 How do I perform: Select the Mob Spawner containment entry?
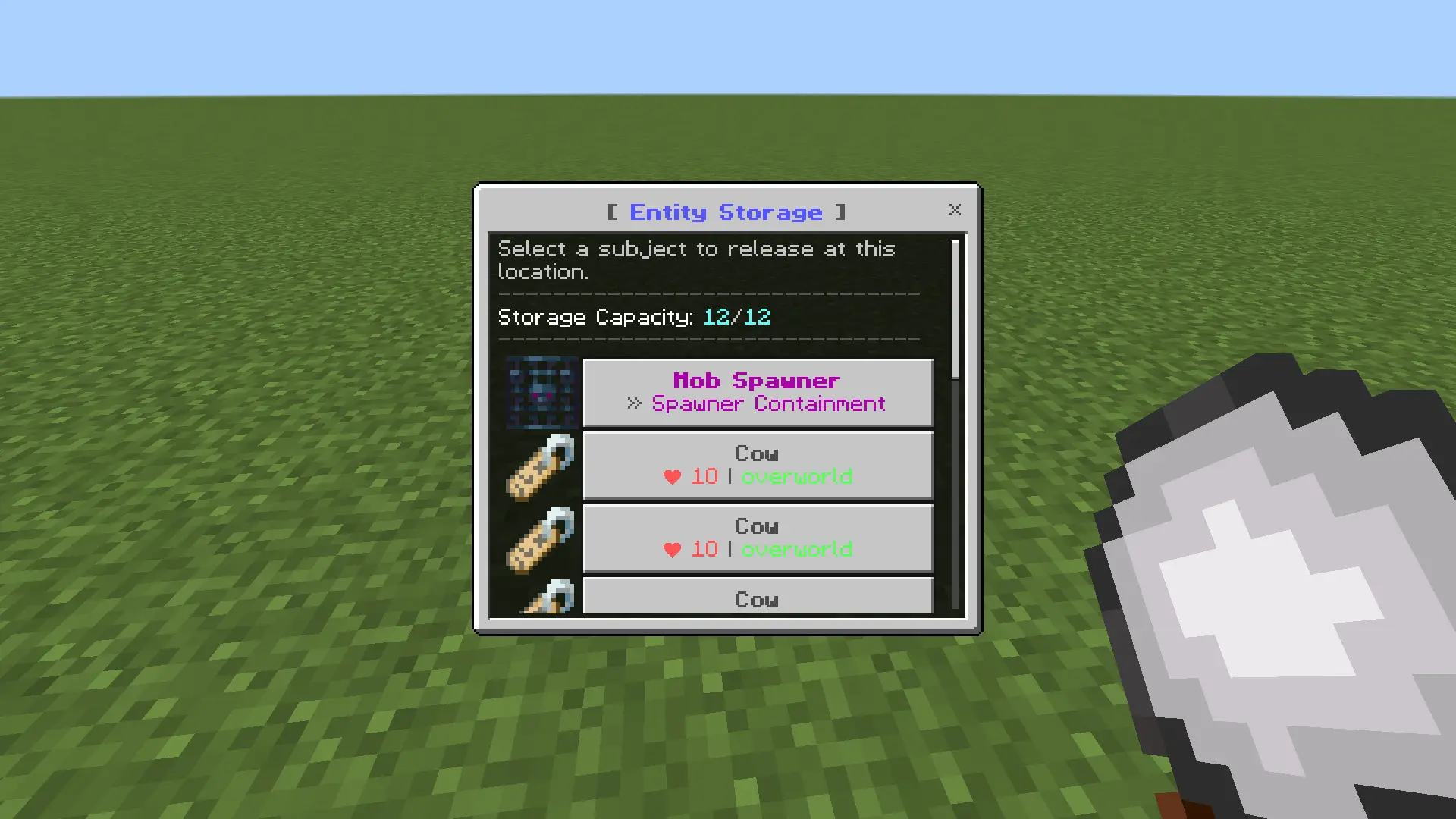(x=757, y=392)
